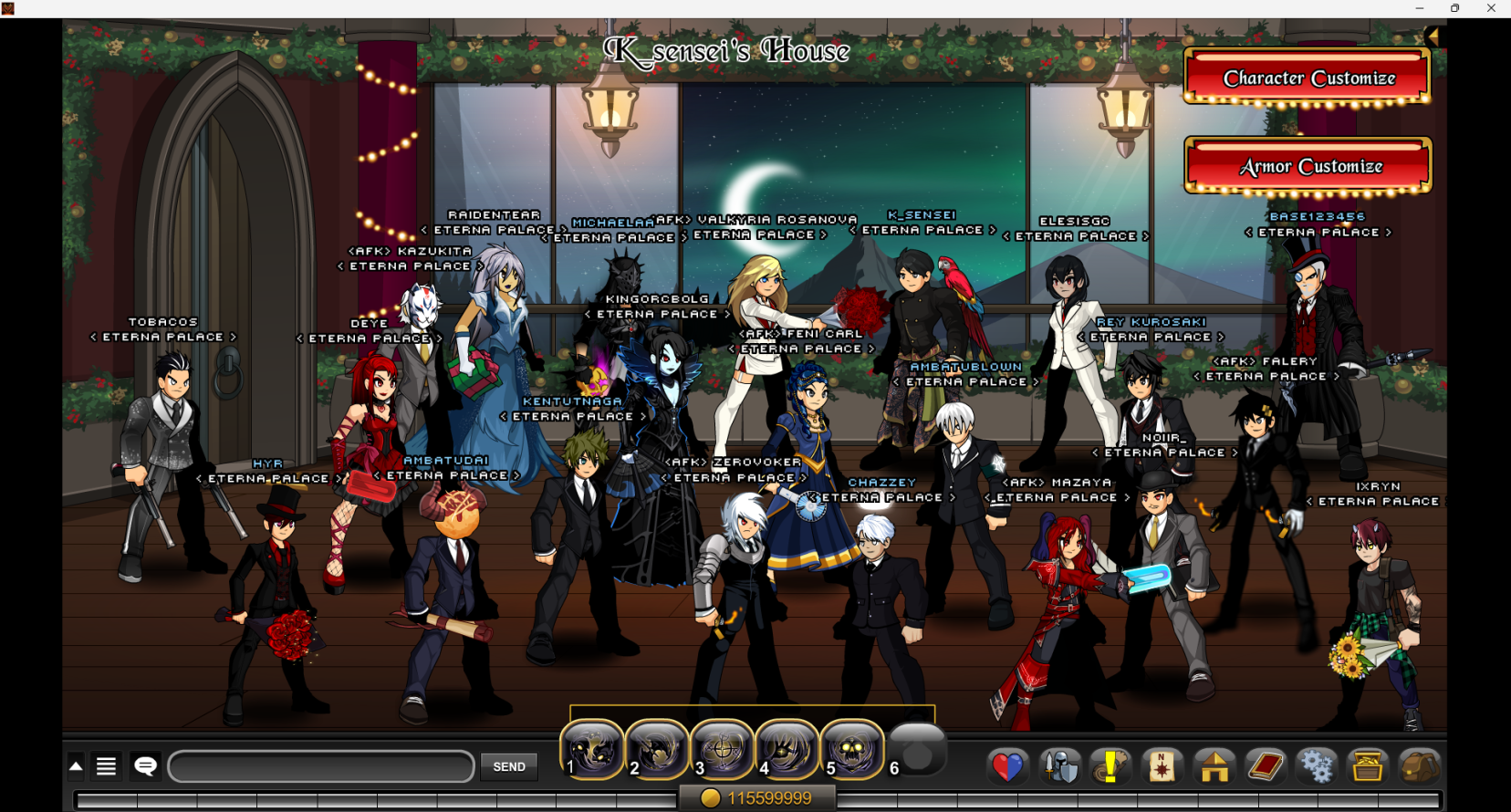
Task: Click the SEND chat button
Action: click(509, 766)
